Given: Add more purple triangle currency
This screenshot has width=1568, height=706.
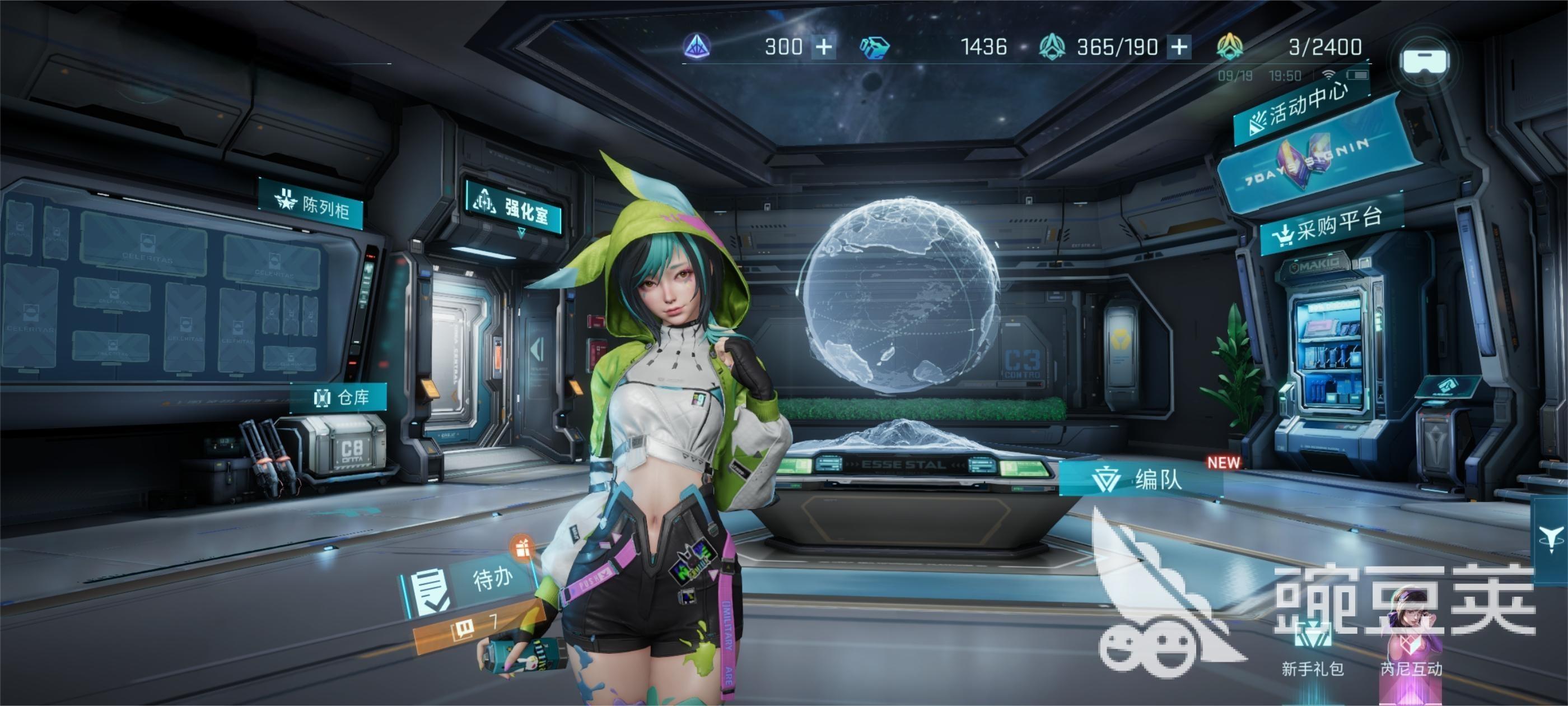Looking at the screenshot, I should pyautogui.click(x=824, y=47).
